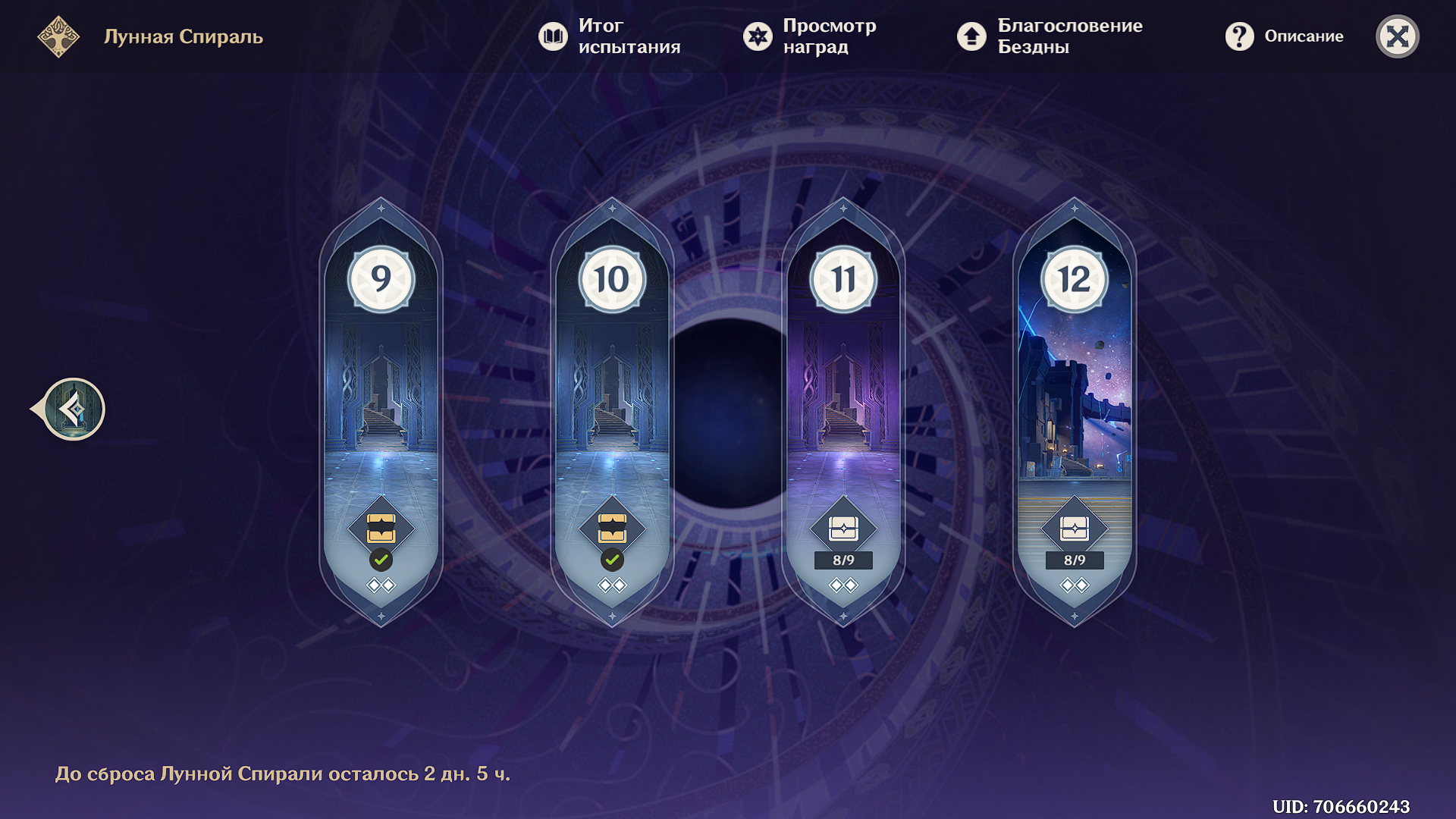Viewport: 1456px width, 819px height.
Task: Select floor 12 panel
Action: click(1075, 394)
